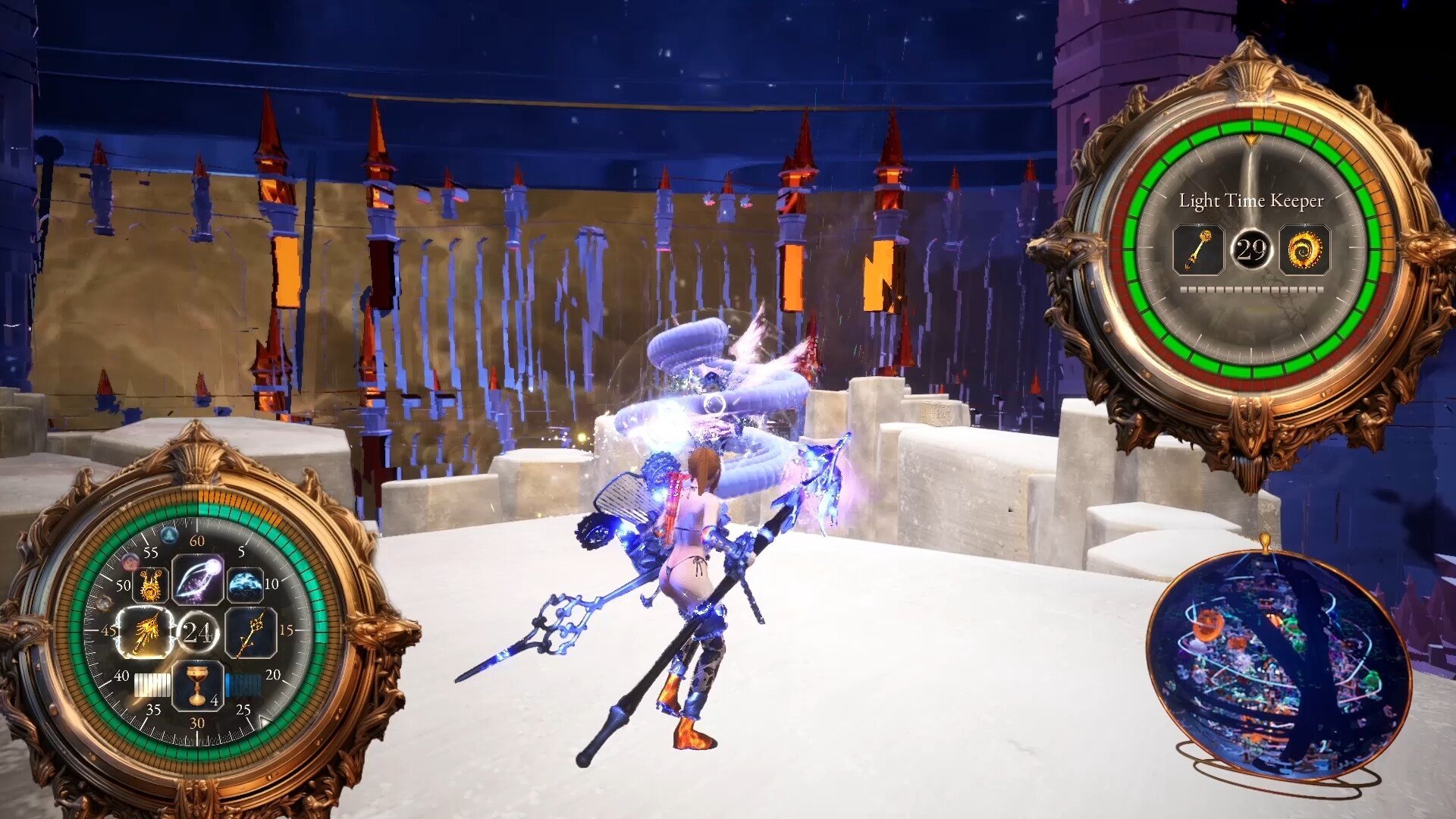1456x819 pixels.
Task: Select the Light Time Keeper fiery spiral icon
Action: point(1304,249)
